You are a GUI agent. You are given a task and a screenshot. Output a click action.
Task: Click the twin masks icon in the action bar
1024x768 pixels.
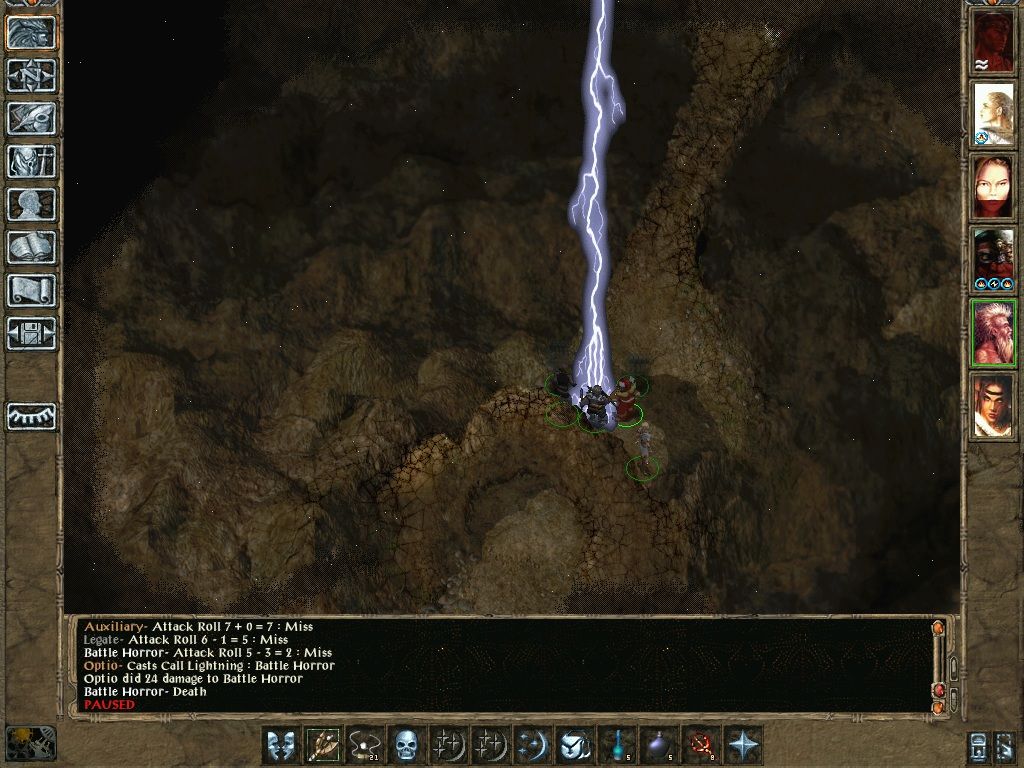(281, 745)
